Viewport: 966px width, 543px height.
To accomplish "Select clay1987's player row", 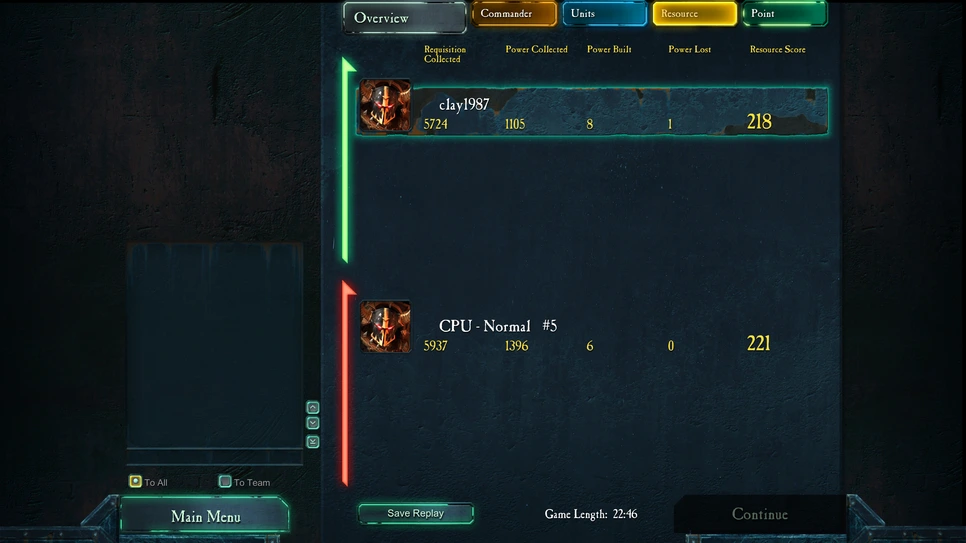I will [x=592, y=111].
